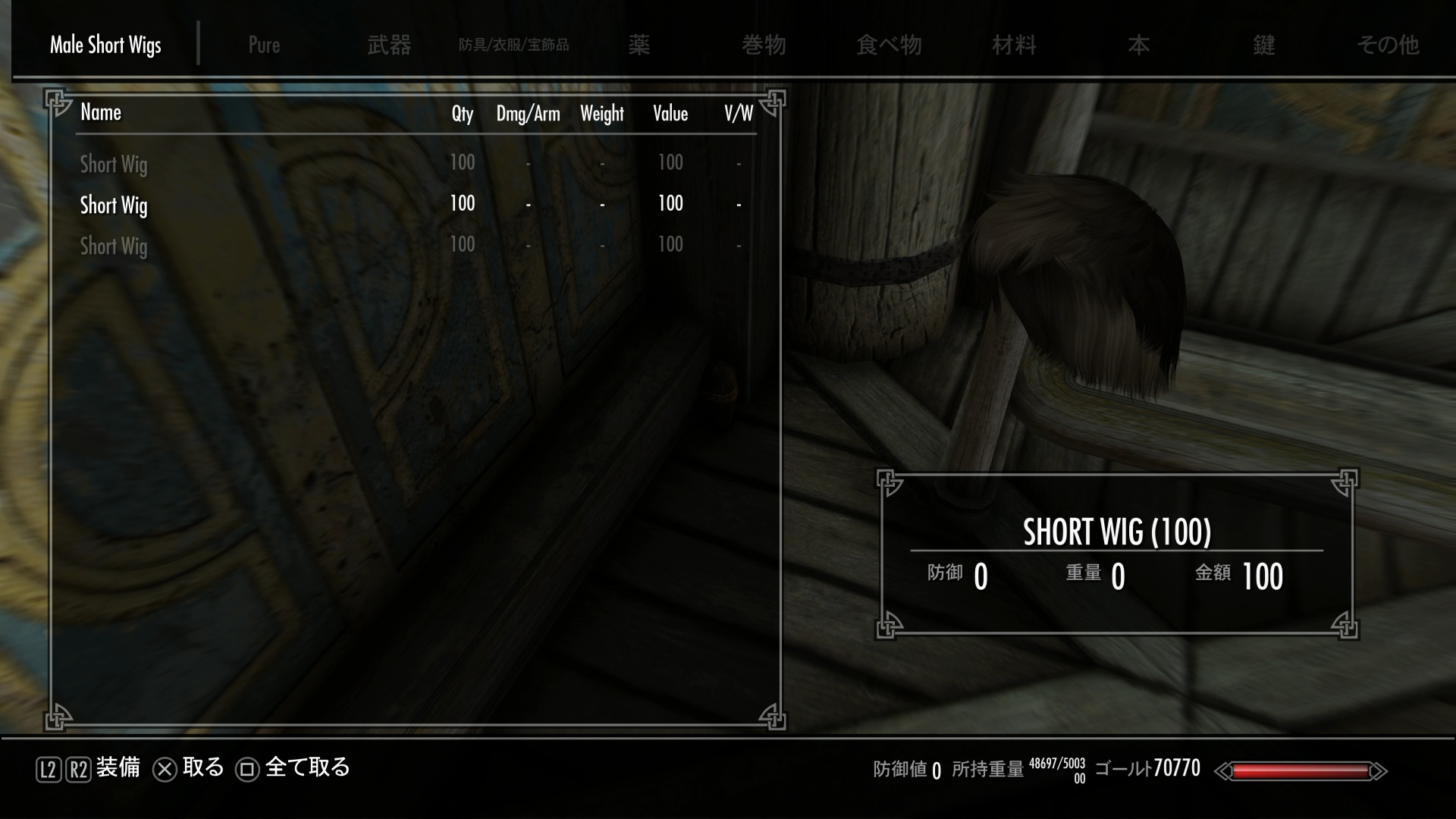Switch to the 材料 ingredients tab
The image size is (1456, 819).
click(1014, 45)
